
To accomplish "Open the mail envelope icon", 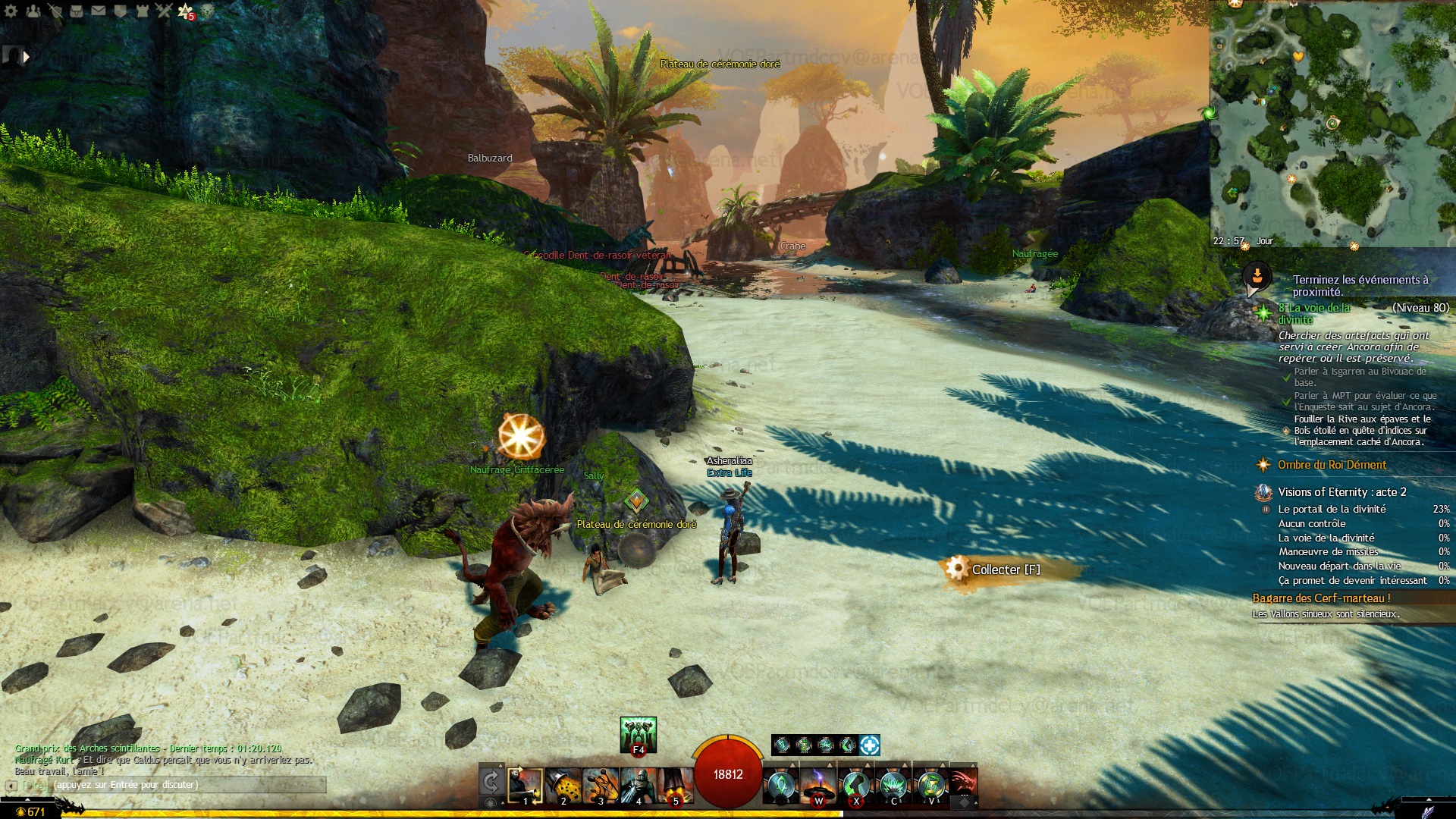I will [99, 11].
